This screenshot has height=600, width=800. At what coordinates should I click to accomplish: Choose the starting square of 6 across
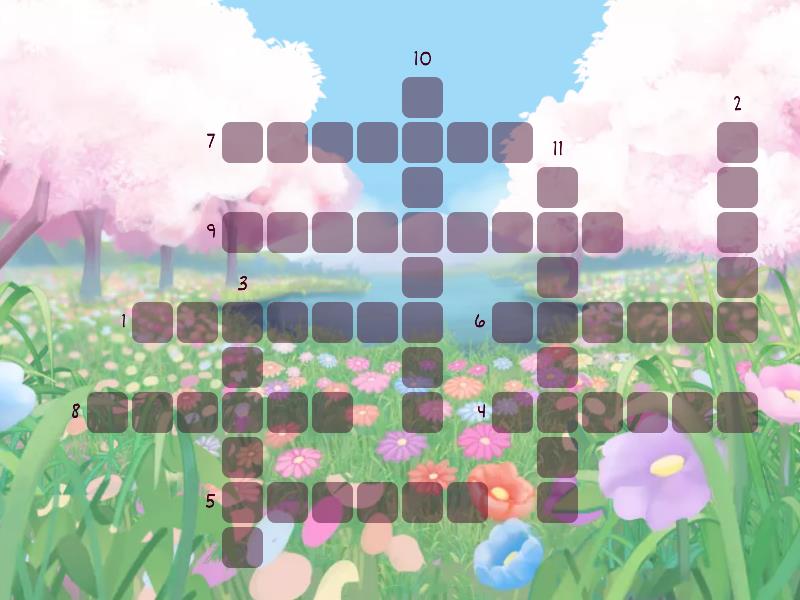[x=512, y=322]
